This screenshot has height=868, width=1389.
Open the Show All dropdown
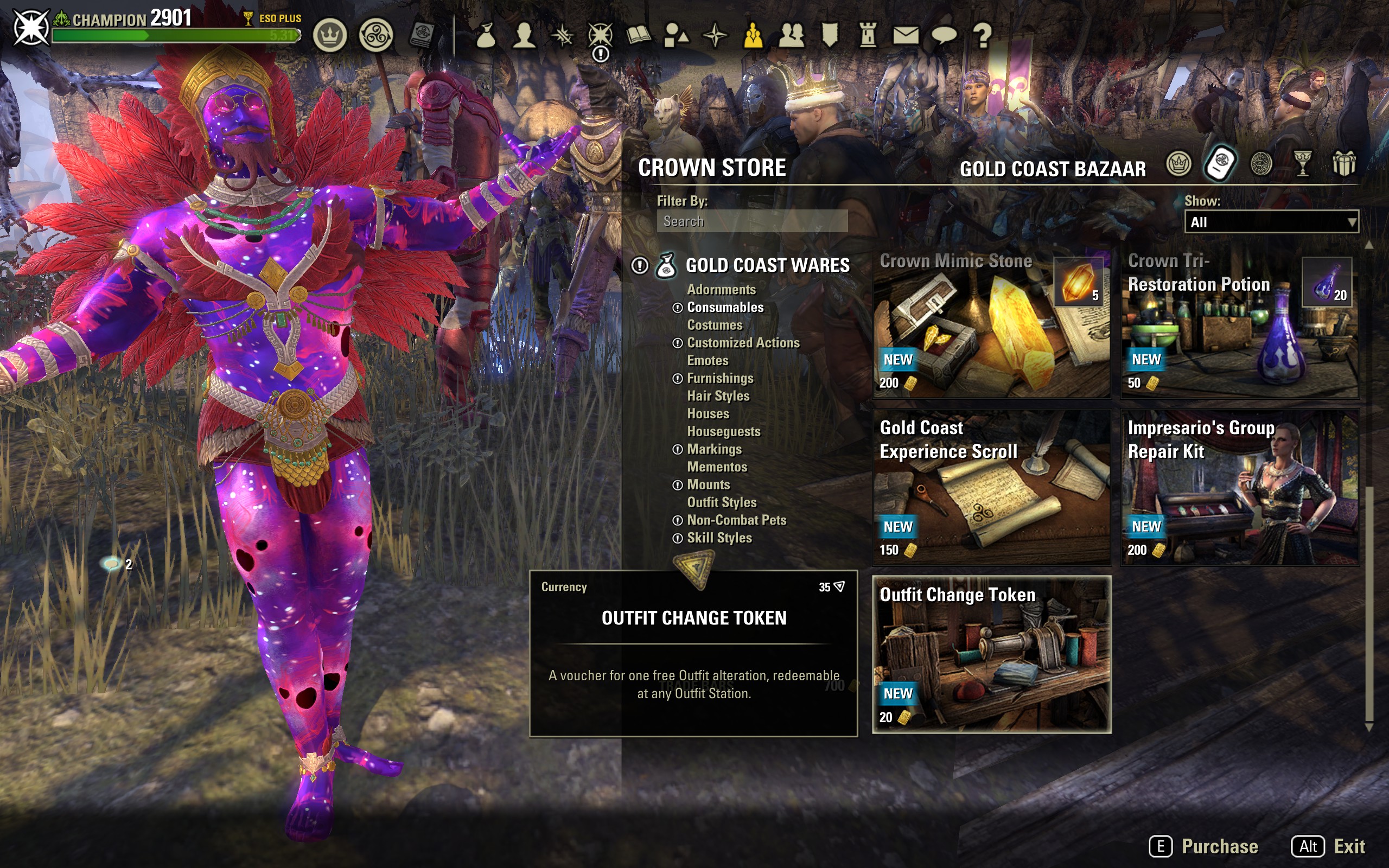[1271, 222]
